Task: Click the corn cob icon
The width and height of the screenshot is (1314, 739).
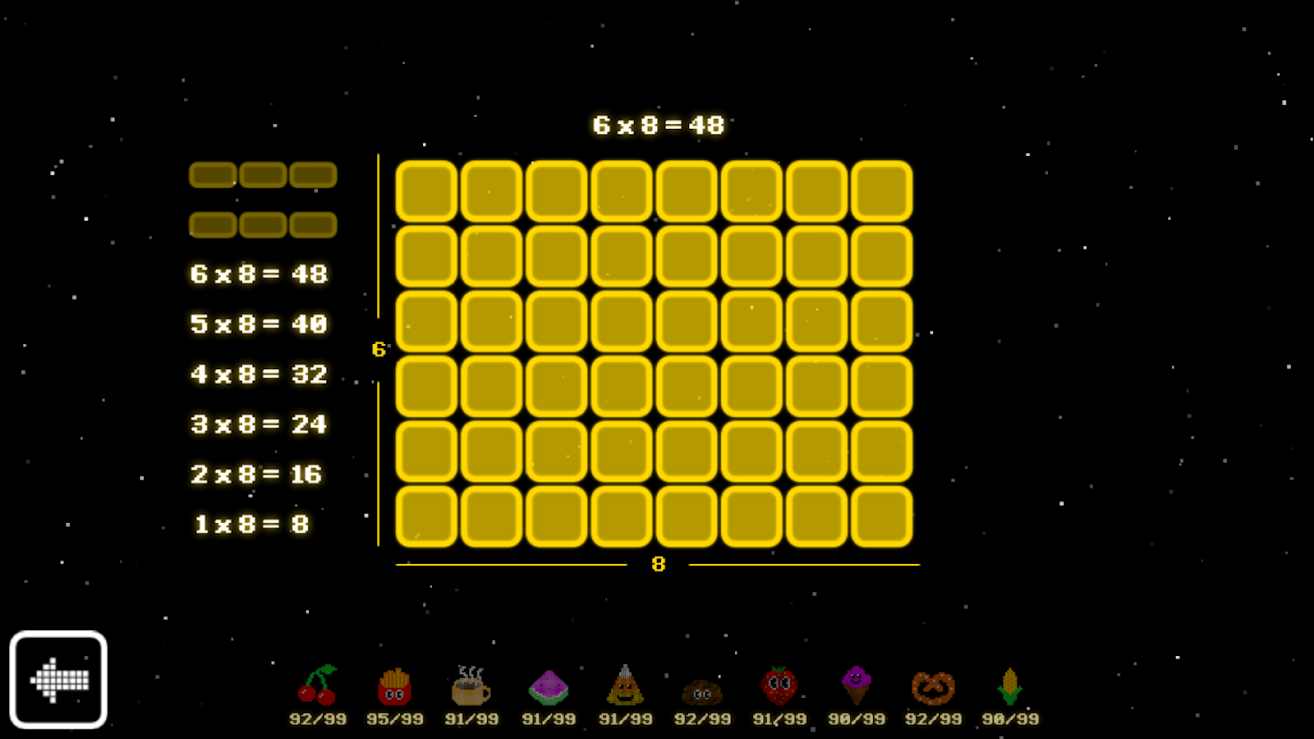Action: tap(1010, 685)
